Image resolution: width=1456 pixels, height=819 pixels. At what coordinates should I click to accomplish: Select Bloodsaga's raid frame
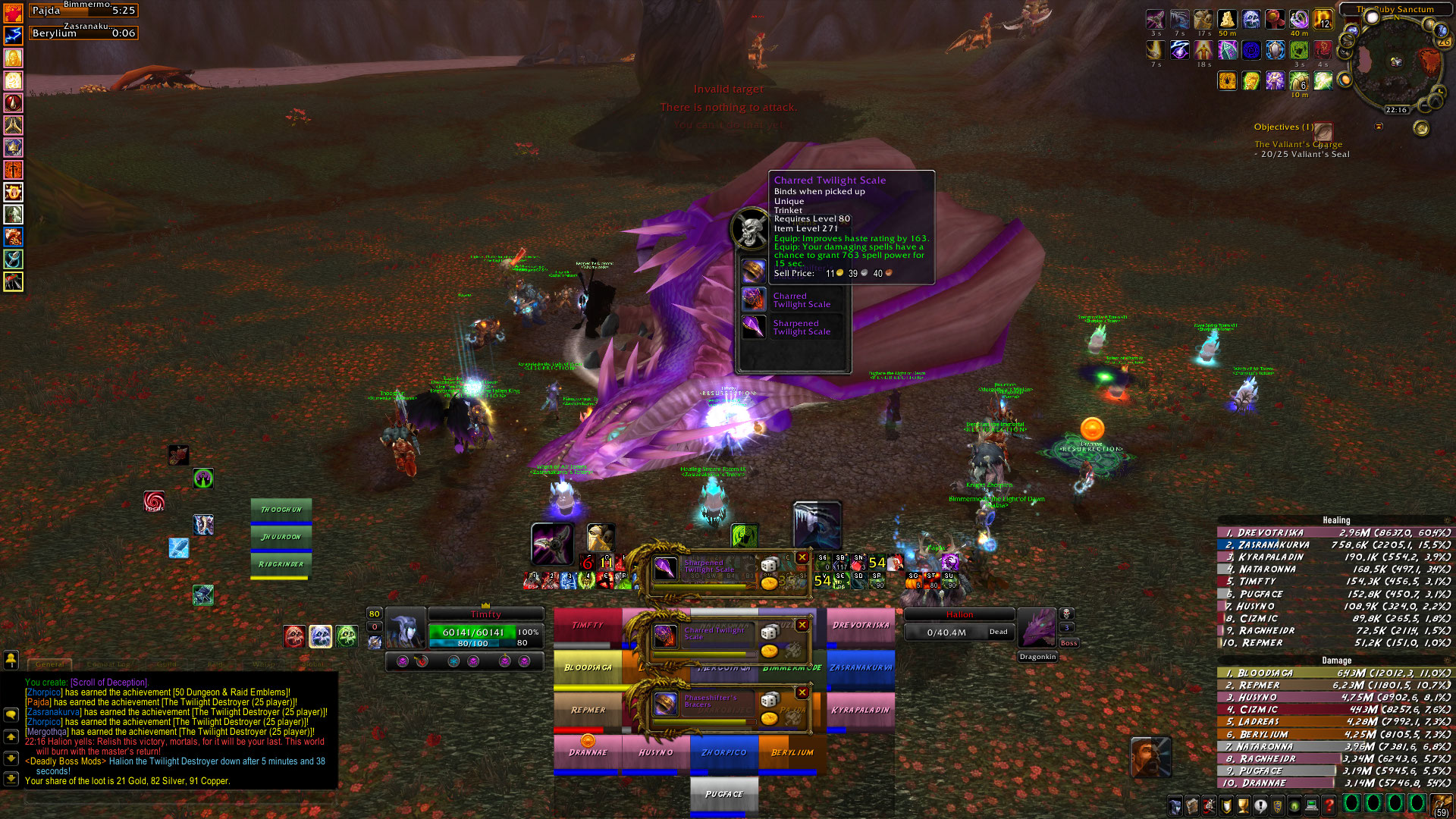pos(588,668)
